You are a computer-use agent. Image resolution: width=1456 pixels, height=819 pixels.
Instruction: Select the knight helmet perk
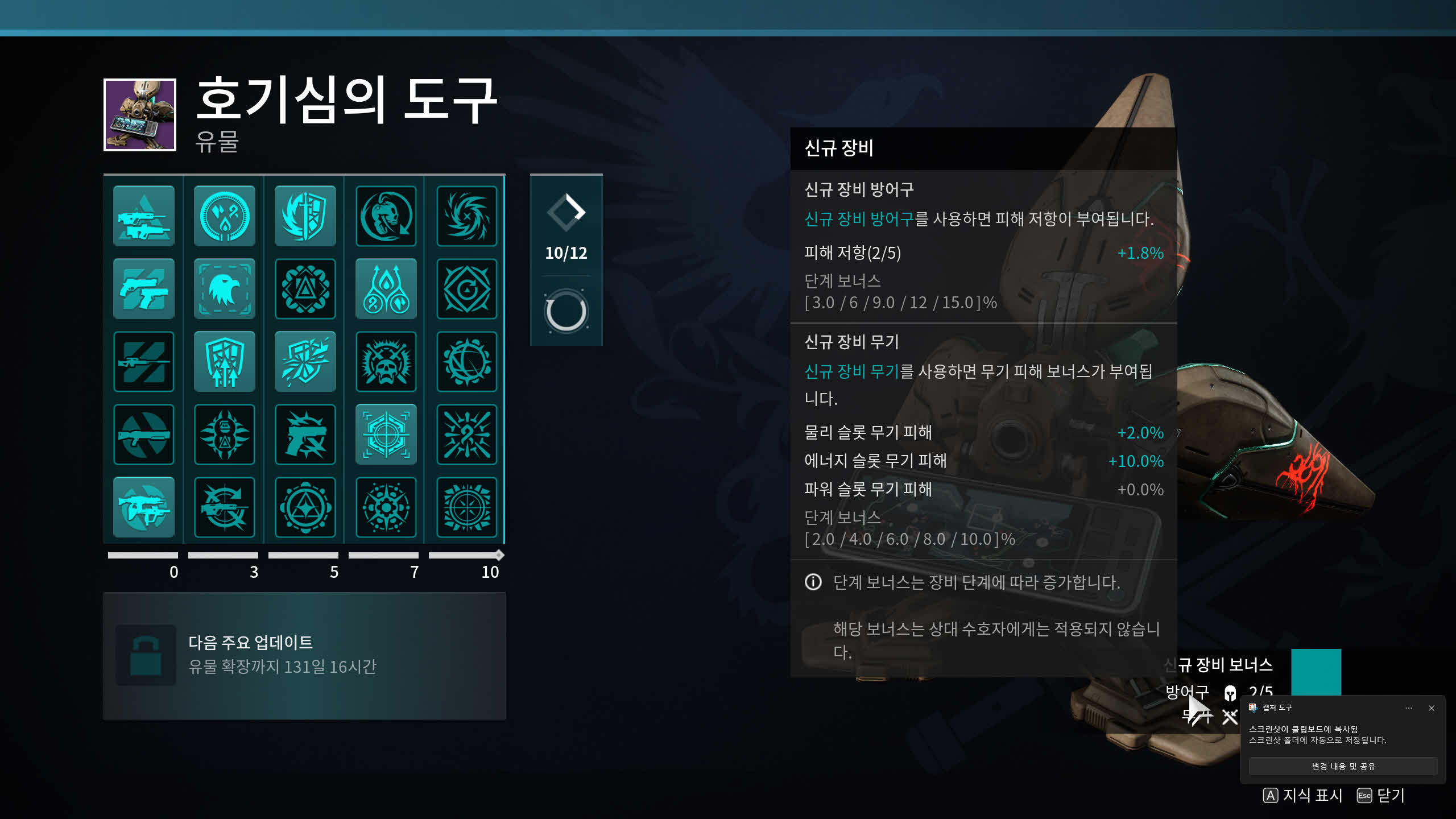386,216
